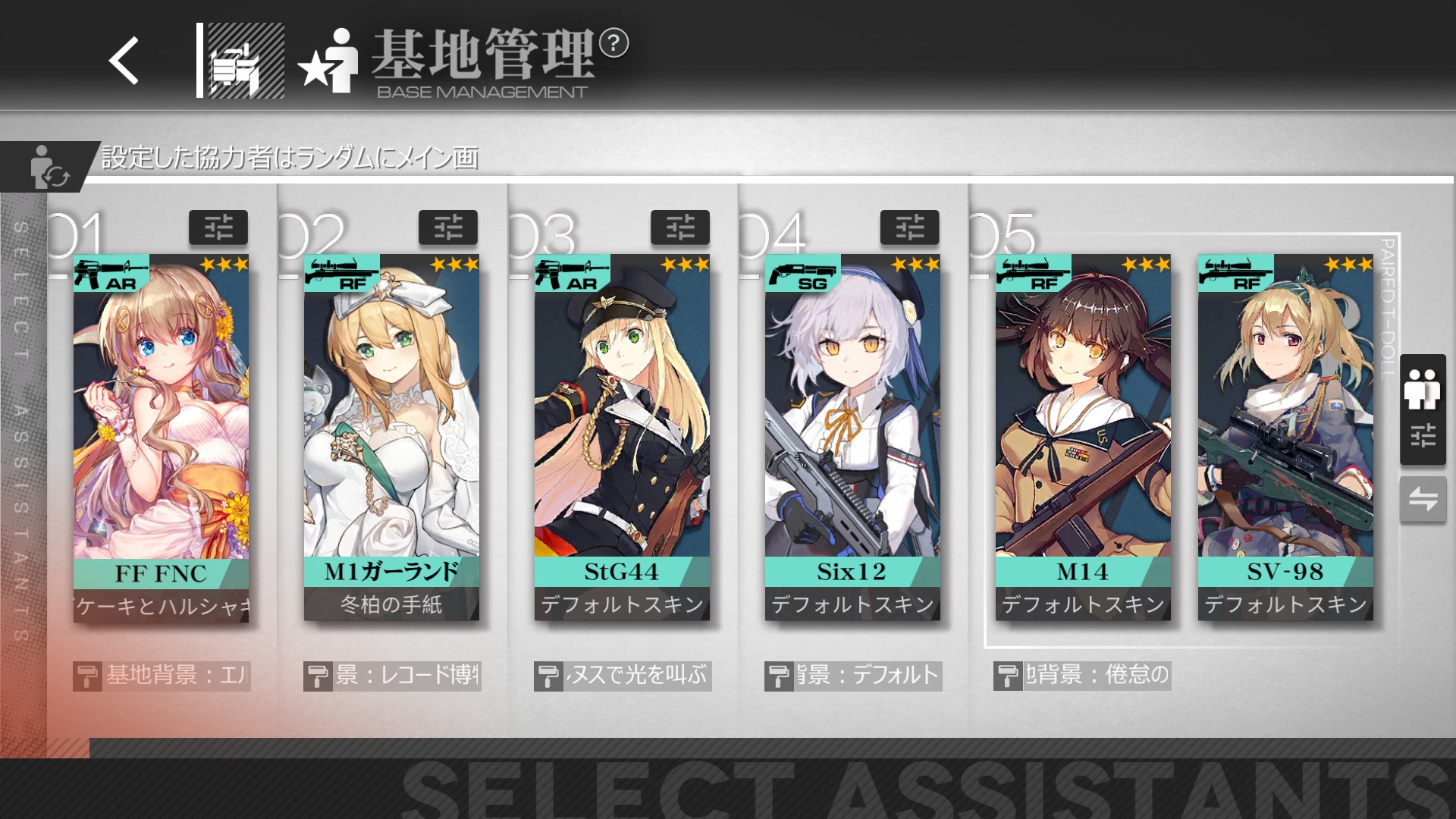
Task: Open settings sliders for slot 04
Action: click(910, 227)
